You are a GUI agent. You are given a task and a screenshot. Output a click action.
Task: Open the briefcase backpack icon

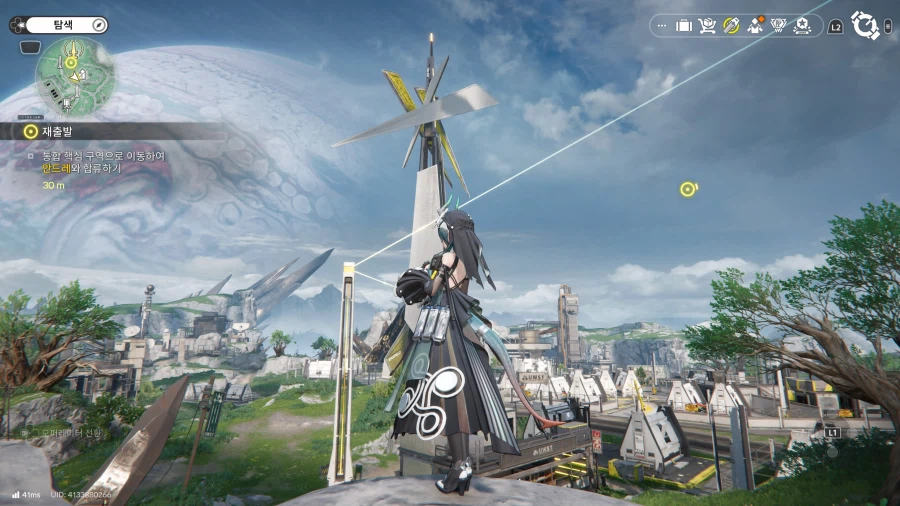click(x=684, y=25)
